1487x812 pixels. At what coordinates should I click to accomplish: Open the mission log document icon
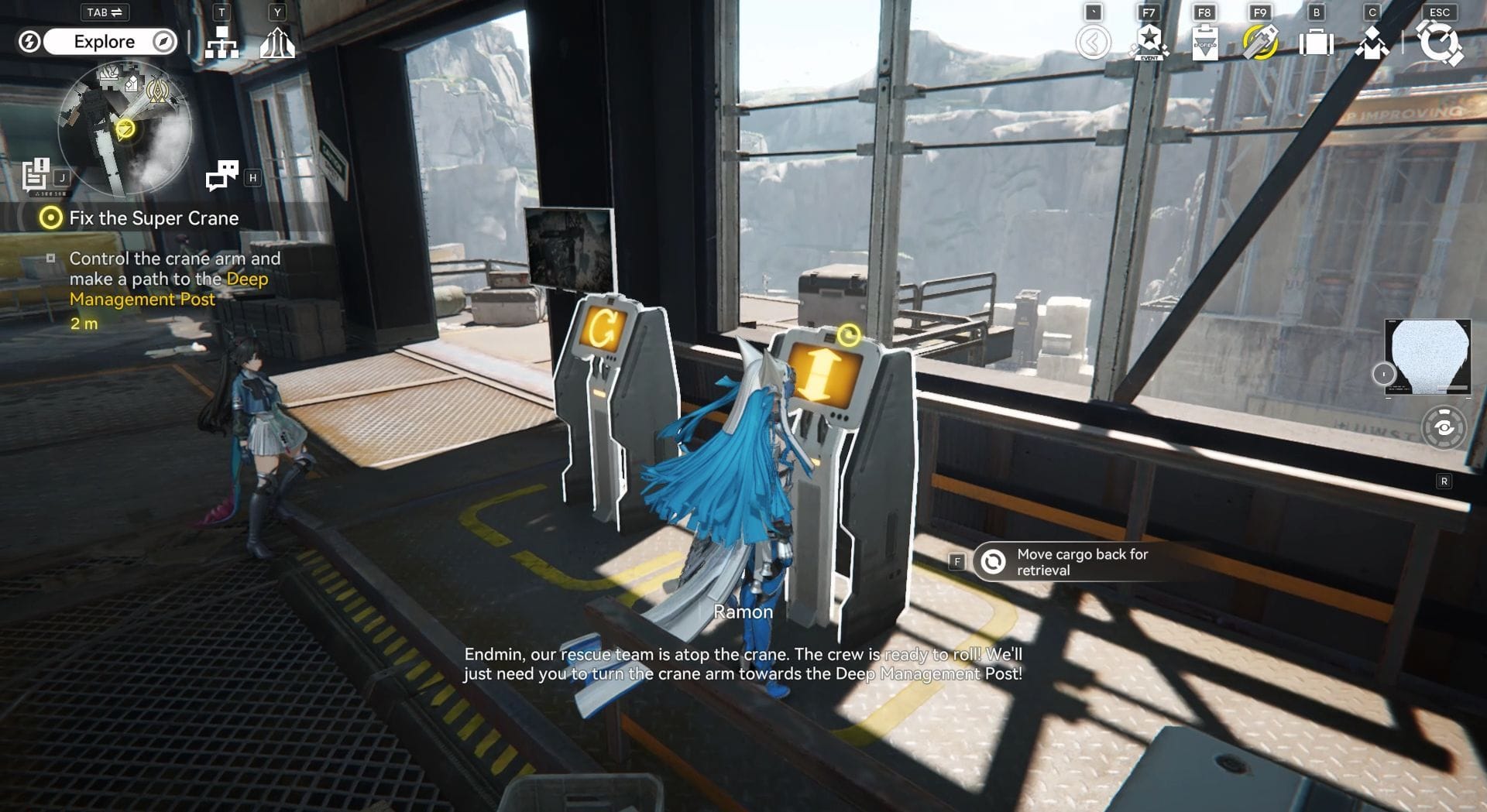(x=36, y=174)
